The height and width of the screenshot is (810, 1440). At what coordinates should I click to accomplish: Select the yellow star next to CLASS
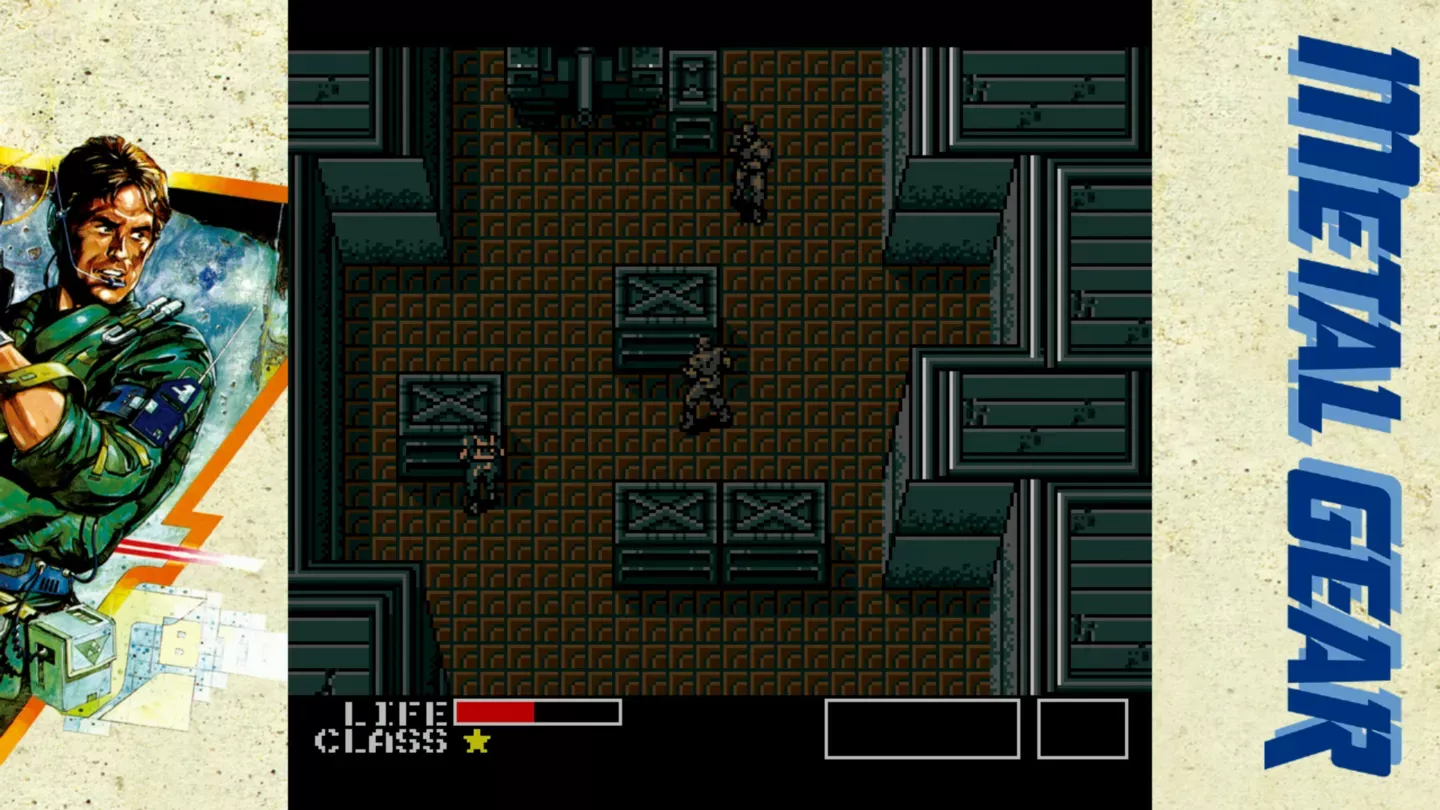coord(477,743)
